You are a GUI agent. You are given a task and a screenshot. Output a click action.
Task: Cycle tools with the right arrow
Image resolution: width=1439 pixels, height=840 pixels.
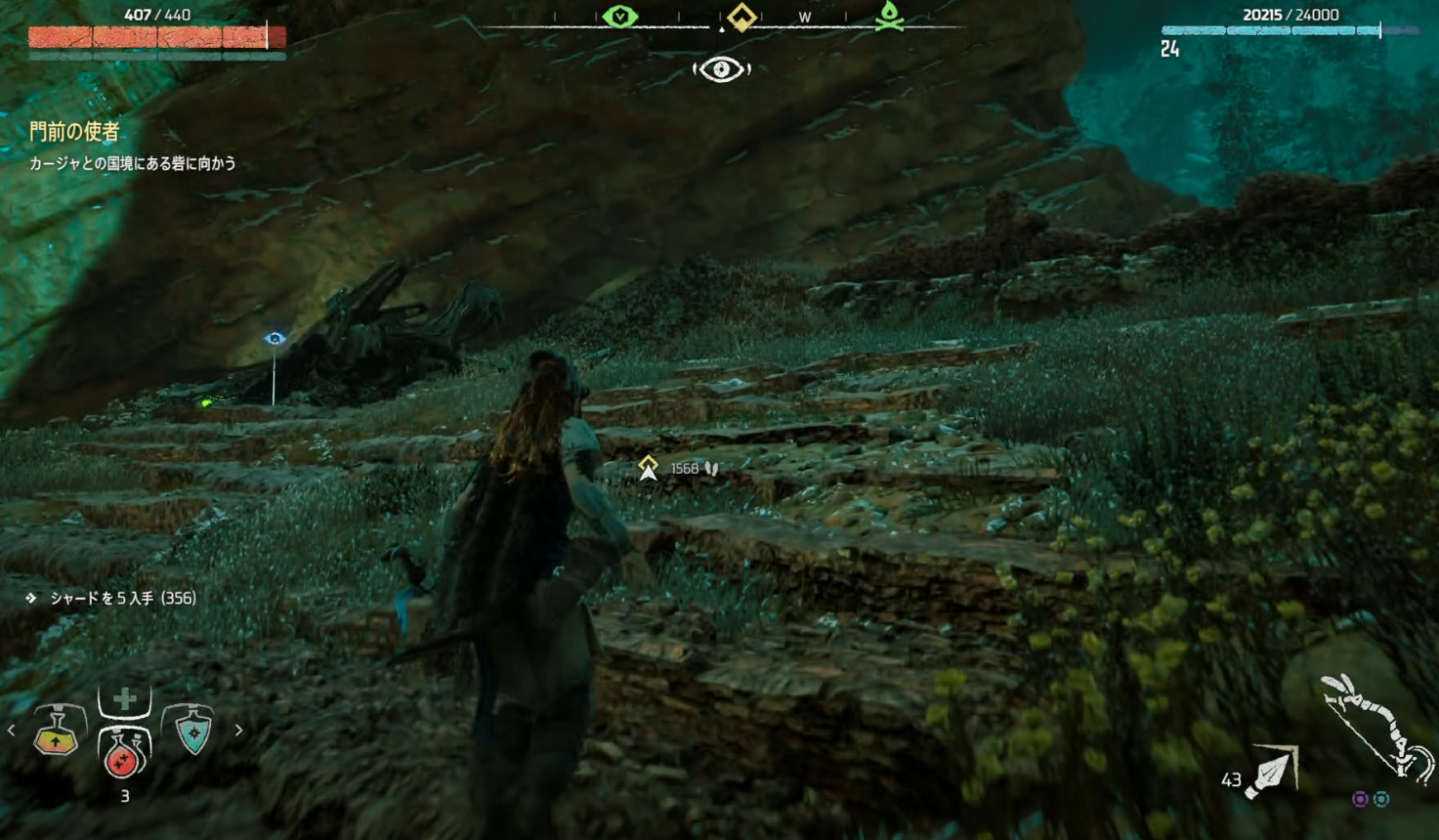coord(238,730)
